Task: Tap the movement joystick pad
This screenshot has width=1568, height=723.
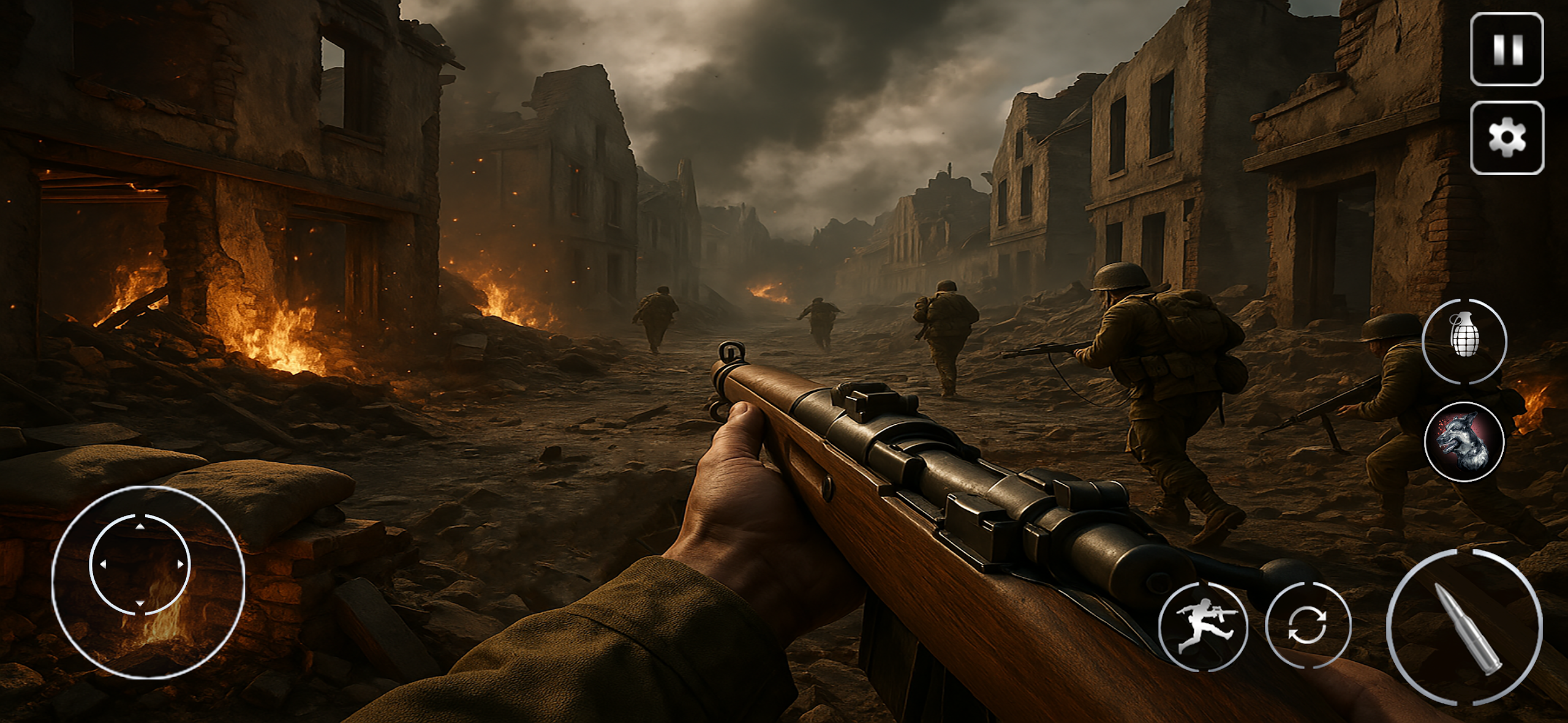Action: point(140,564)
